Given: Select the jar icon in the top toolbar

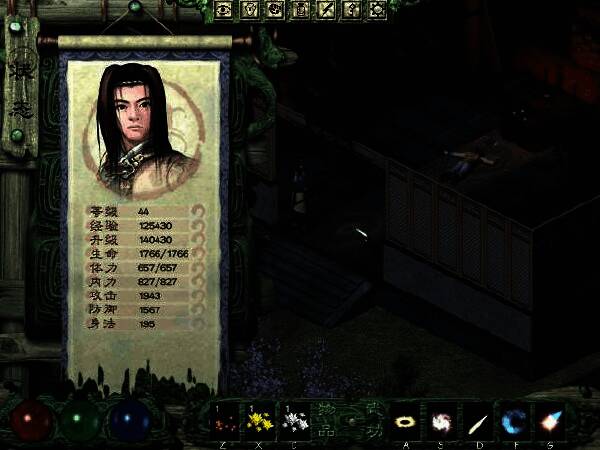Looking at the screenshot, I should [300, 10].
